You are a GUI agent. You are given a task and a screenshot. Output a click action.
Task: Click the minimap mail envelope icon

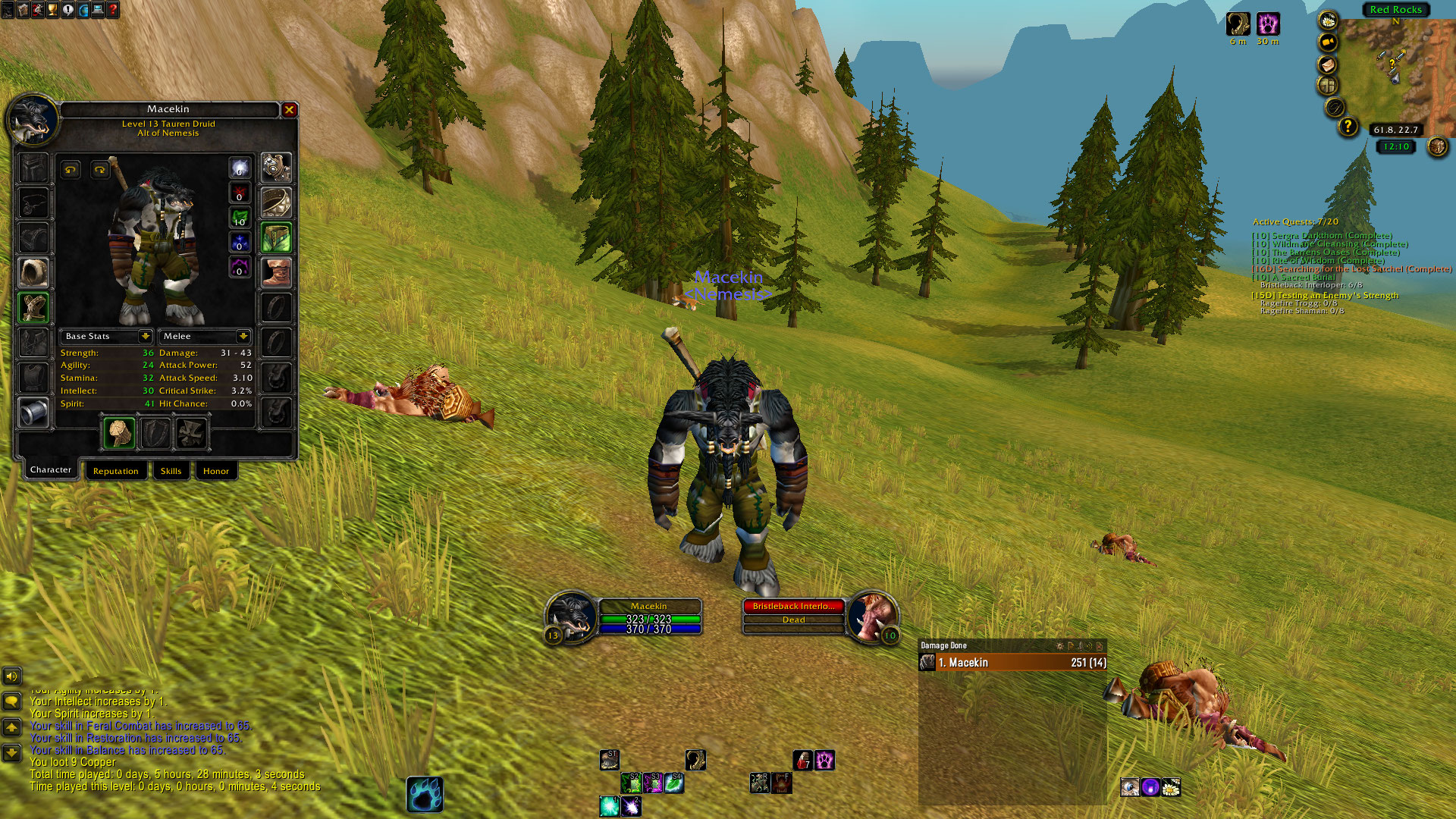pos(1327,64)
